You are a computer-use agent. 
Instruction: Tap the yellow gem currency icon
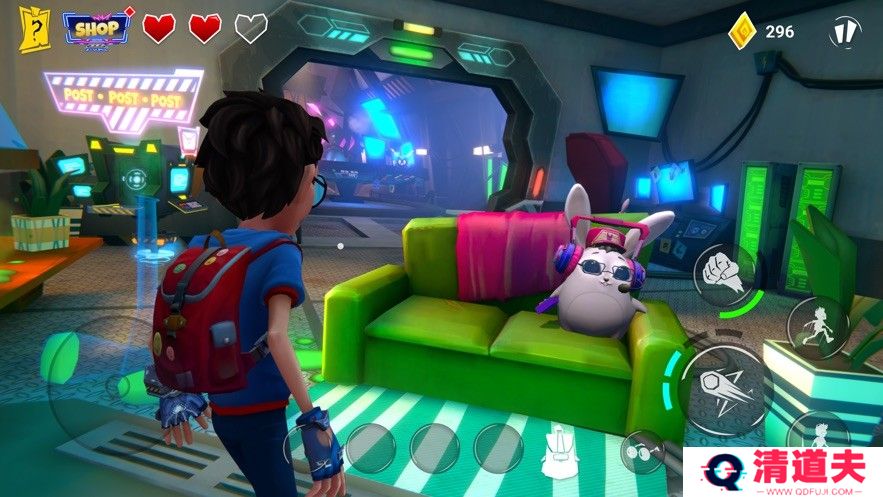pyautogui.click(x=741, y=31)
